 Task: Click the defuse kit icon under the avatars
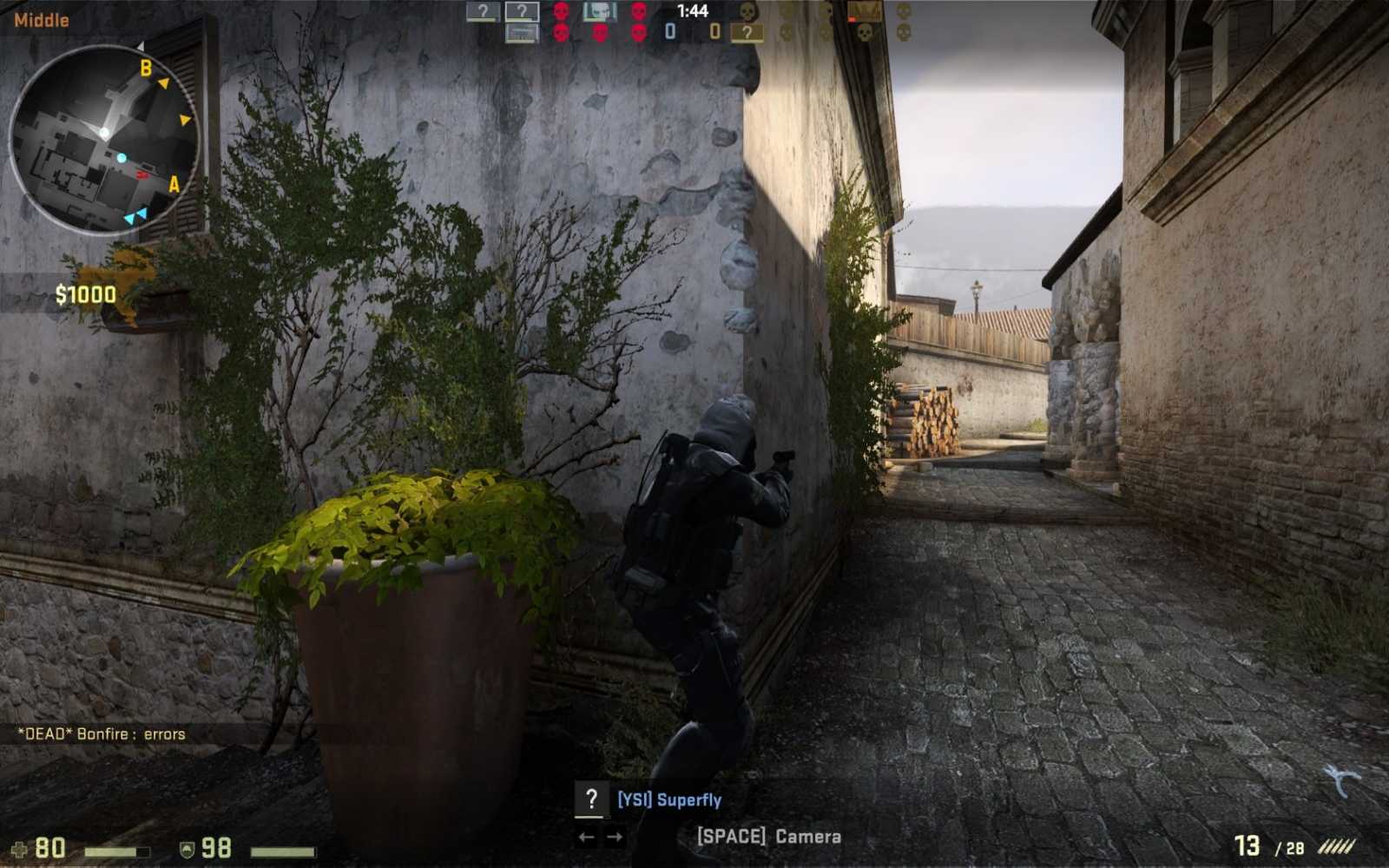point(521,33)
